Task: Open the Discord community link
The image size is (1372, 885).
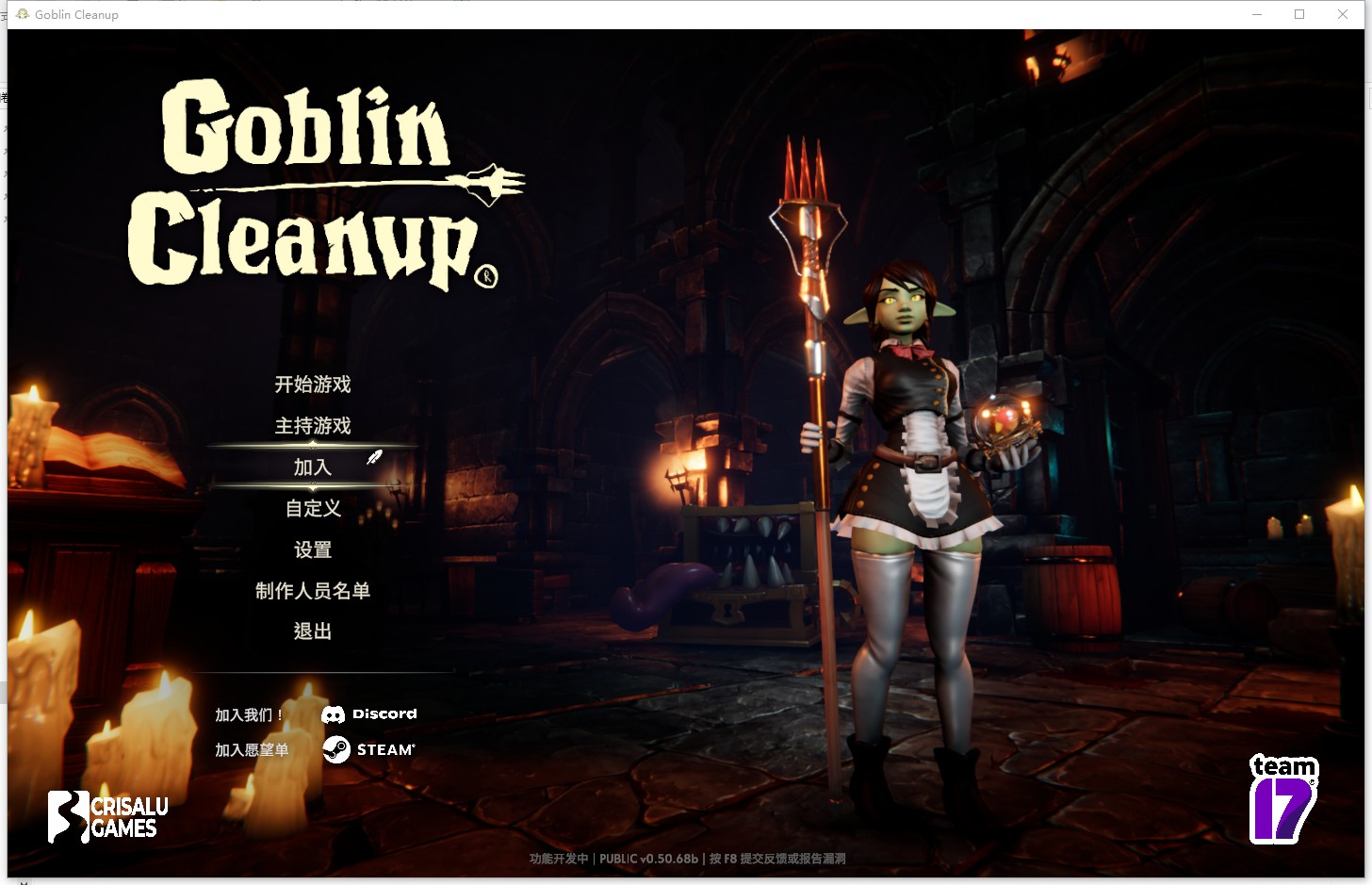Action: pyautogui.click(x=369, y=714)
